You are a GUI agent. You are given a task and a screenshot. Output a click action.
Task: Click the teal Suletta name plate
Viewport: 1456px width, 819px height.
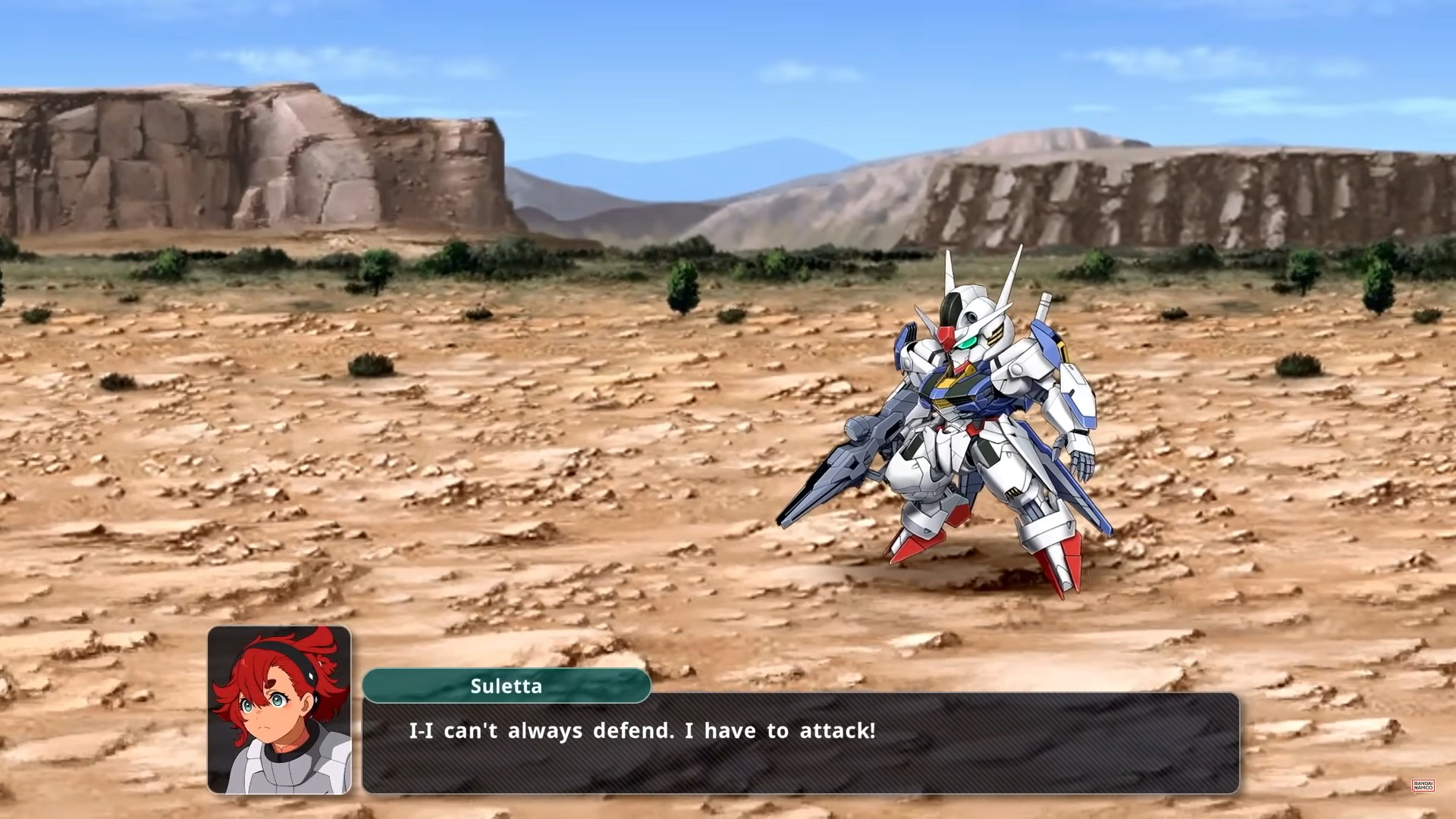507,687
